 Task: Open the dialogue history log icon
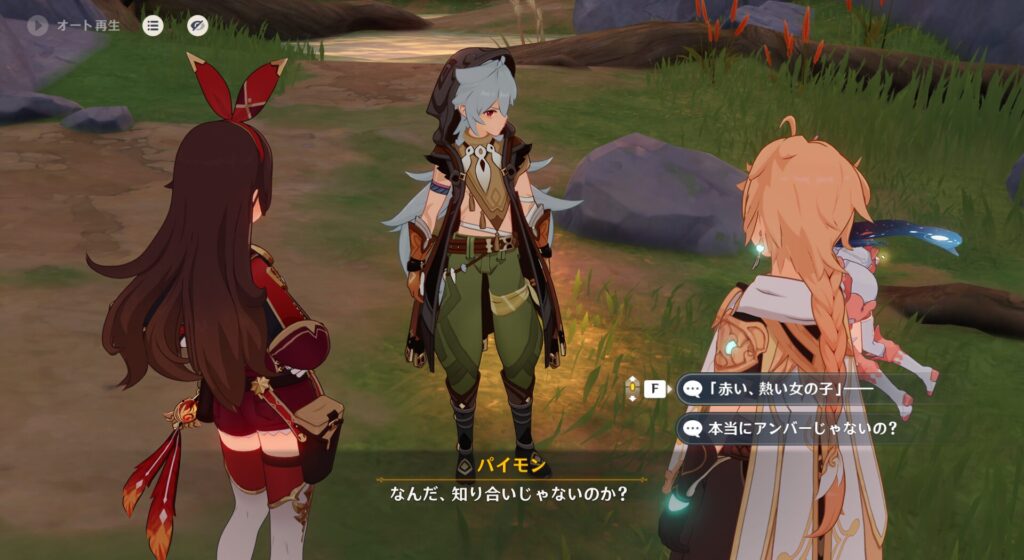pos(153,25)
